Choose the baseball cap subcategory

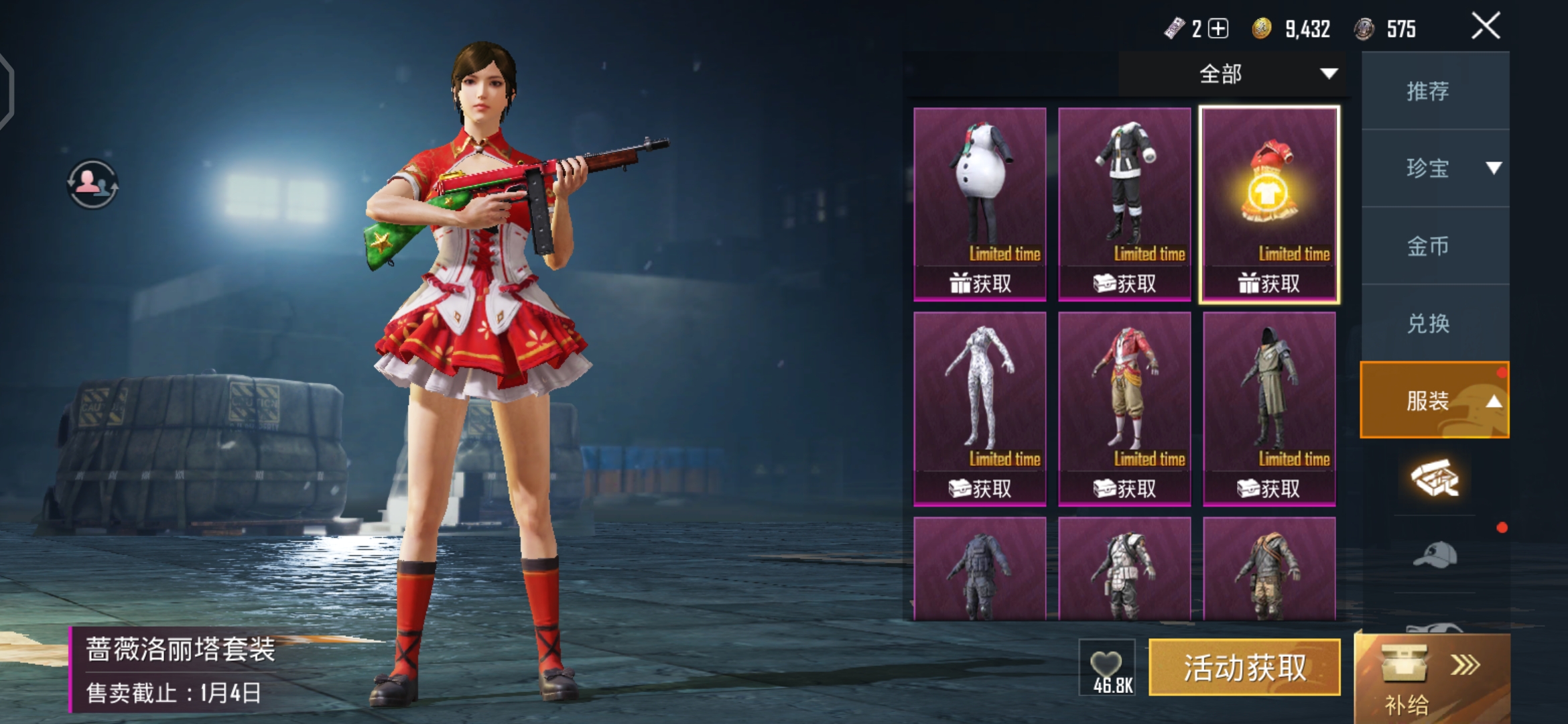click(1435, 555)
